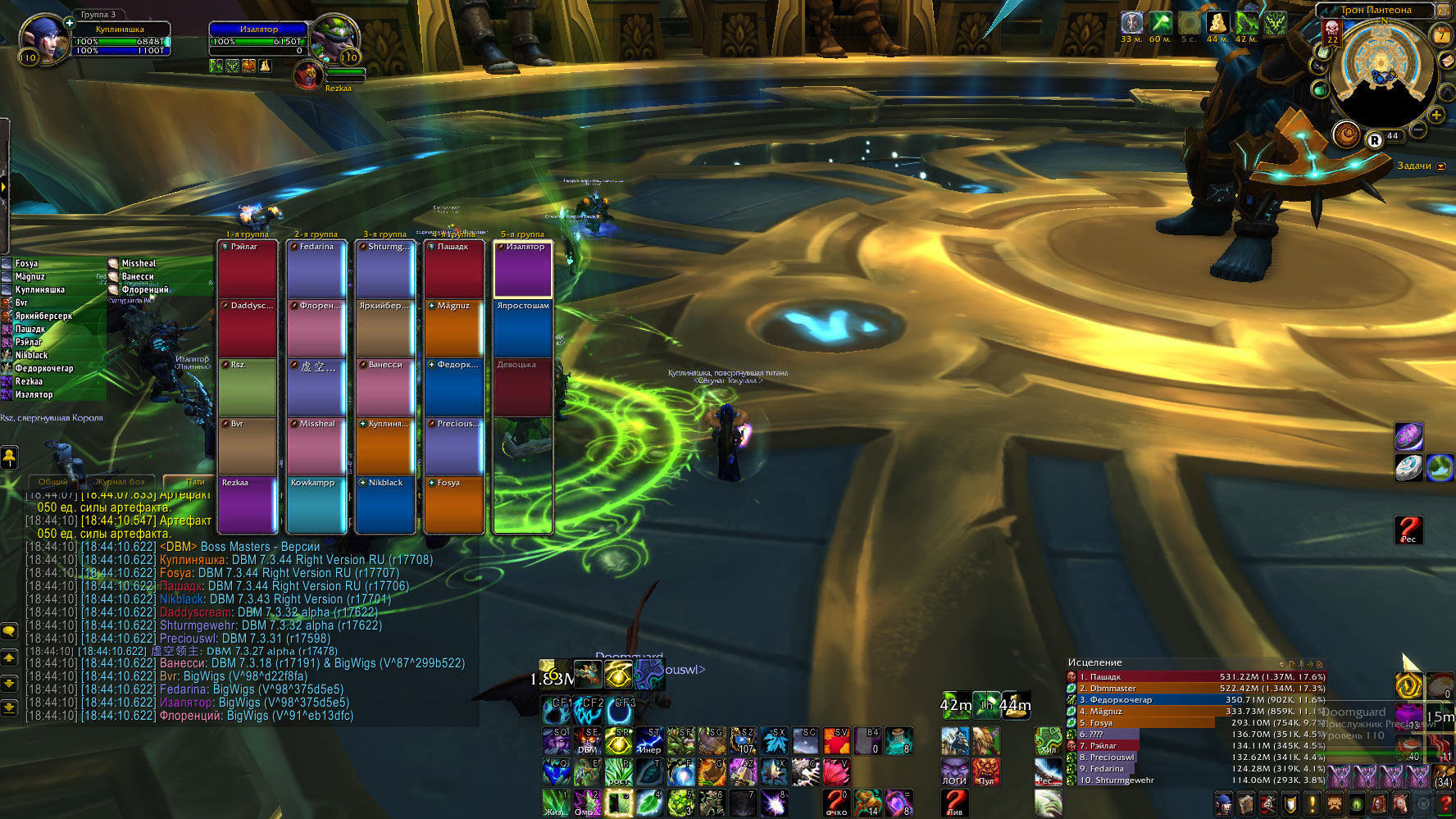Open the calendar button showing 7
This screenshot has width=1456, height=819.
(x=1441, y=34)
